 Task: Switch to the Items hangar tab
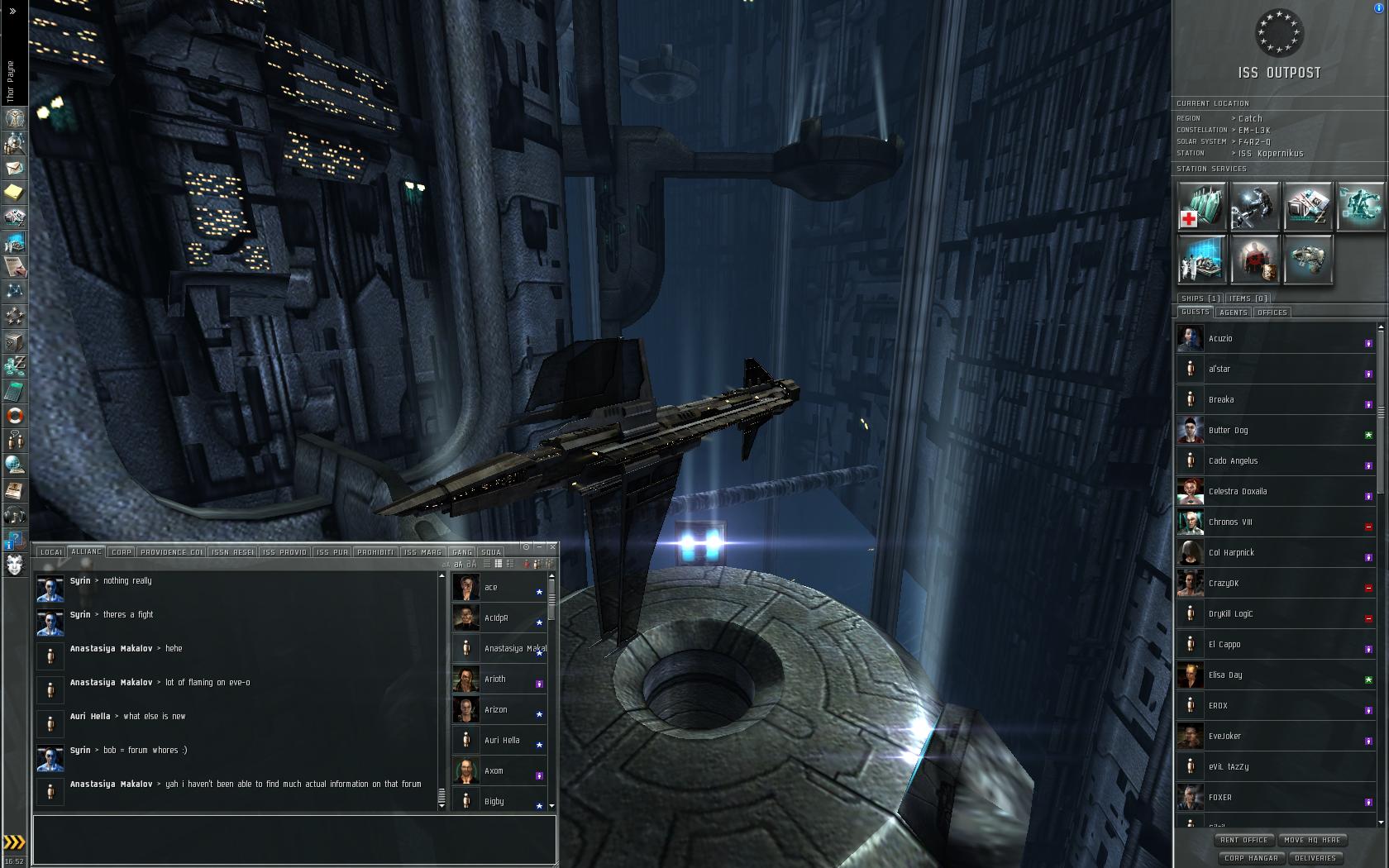click(1248, 298)
